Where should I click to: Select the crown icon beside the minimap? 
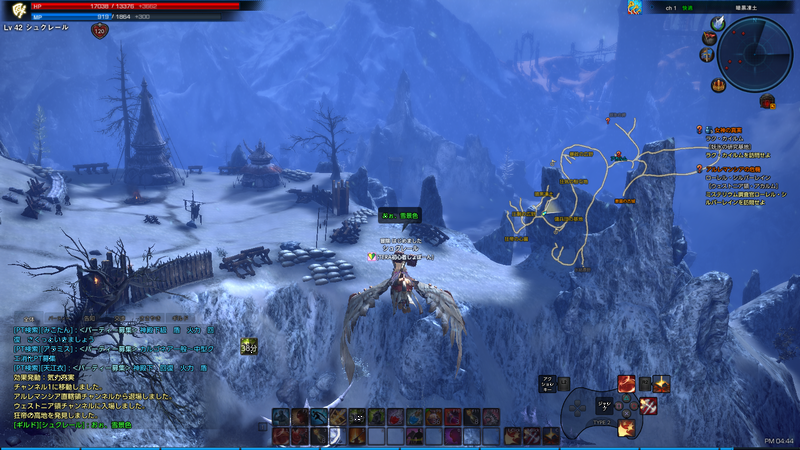point(718,85)
